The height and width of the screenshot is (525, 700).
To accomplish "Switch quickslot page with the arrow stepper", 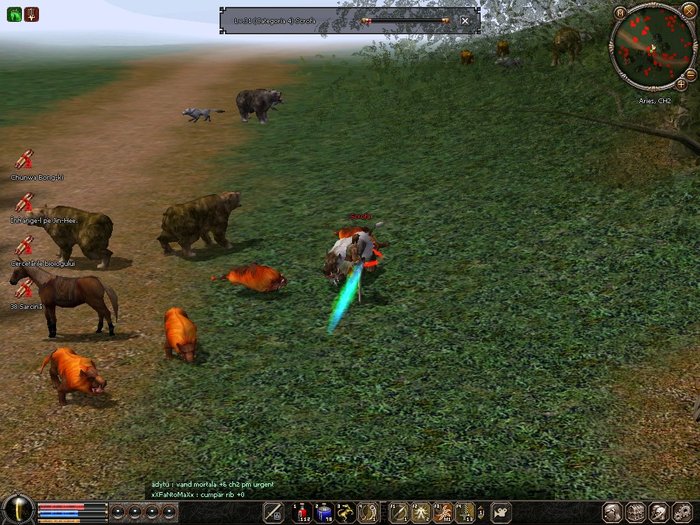I will point(481,513).
